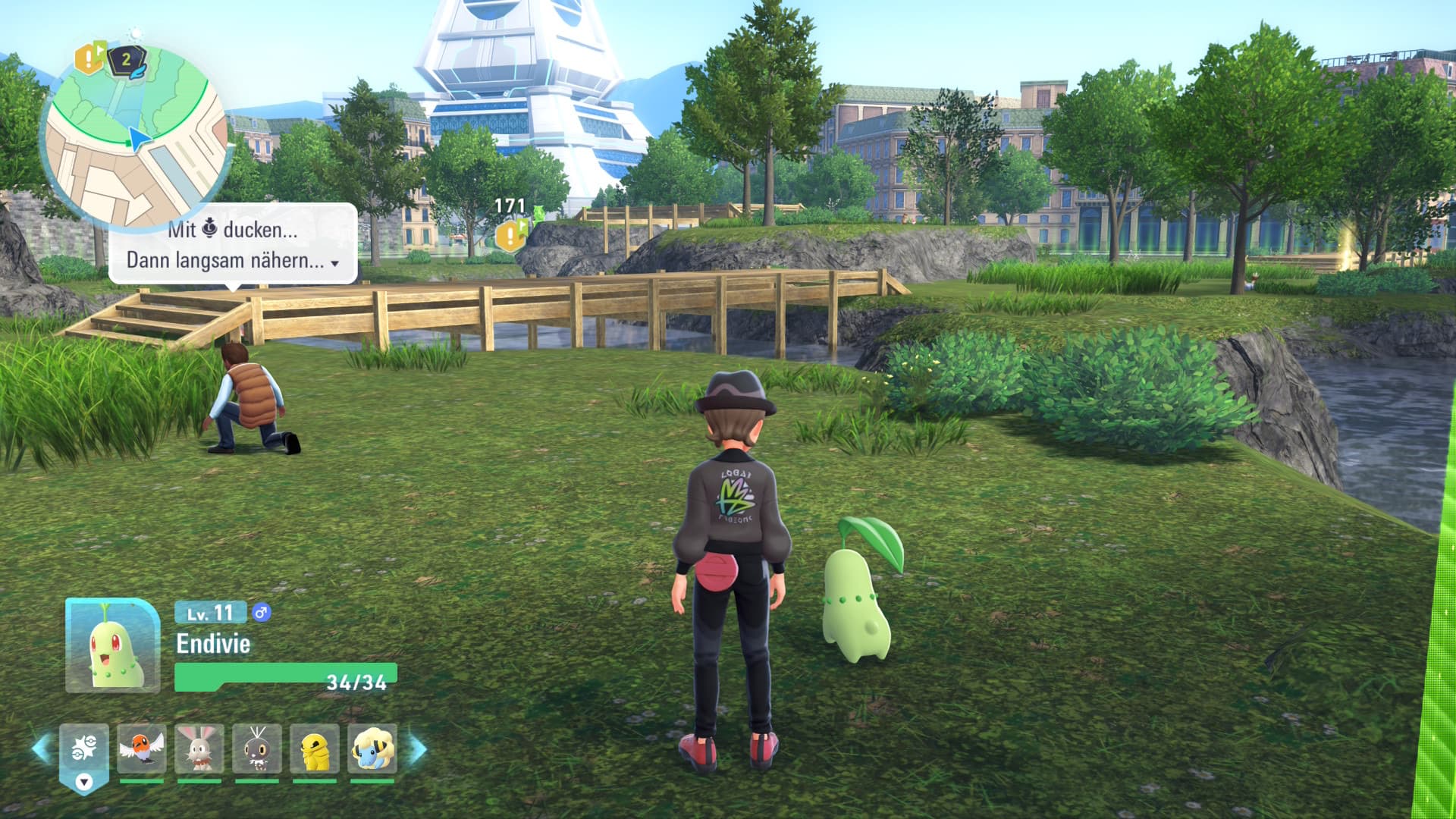Select the orange exclamation quest marker on minimap
Screen dimensions: 1456x819
pos(89,58)
